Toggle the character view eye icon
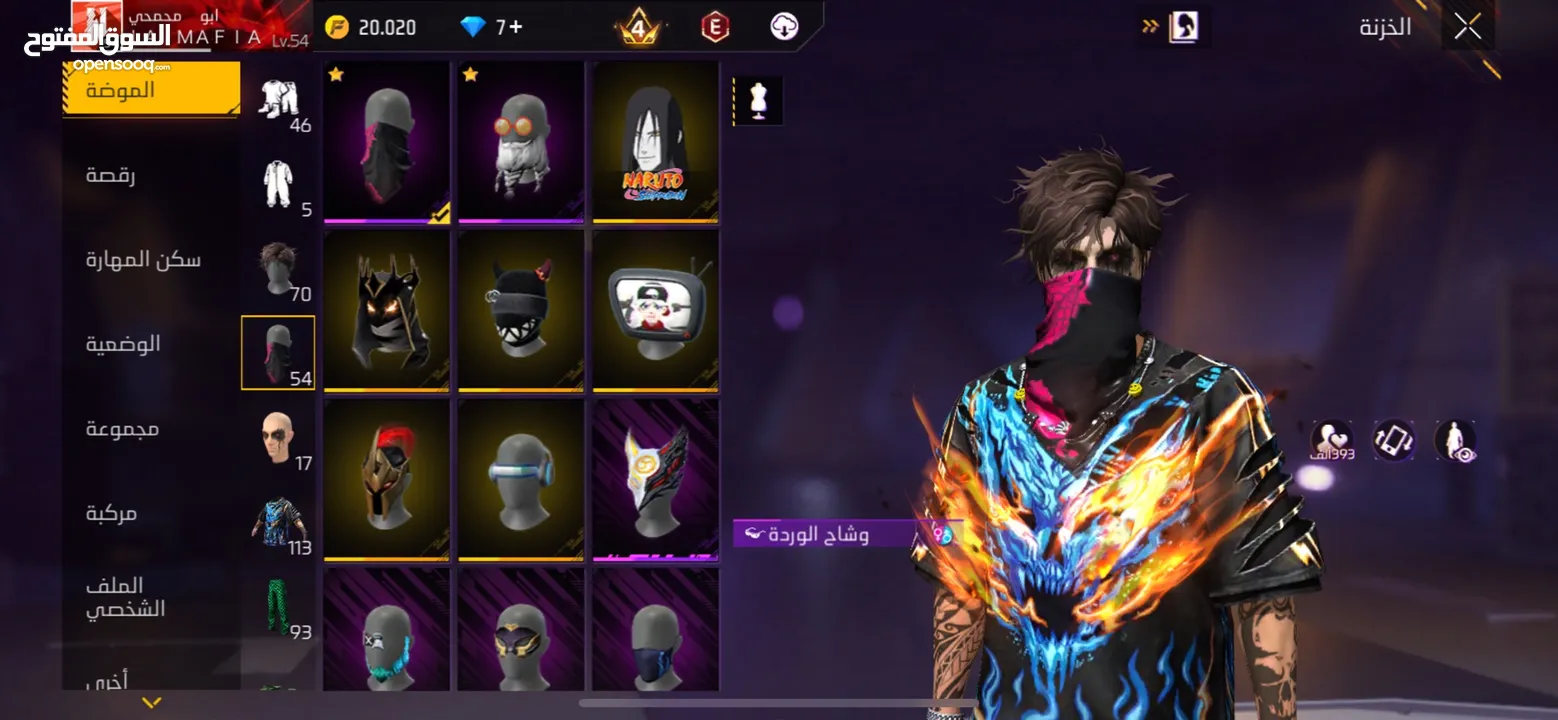The width and height of the screenshot is (1558, 720). coord(1455,440)
